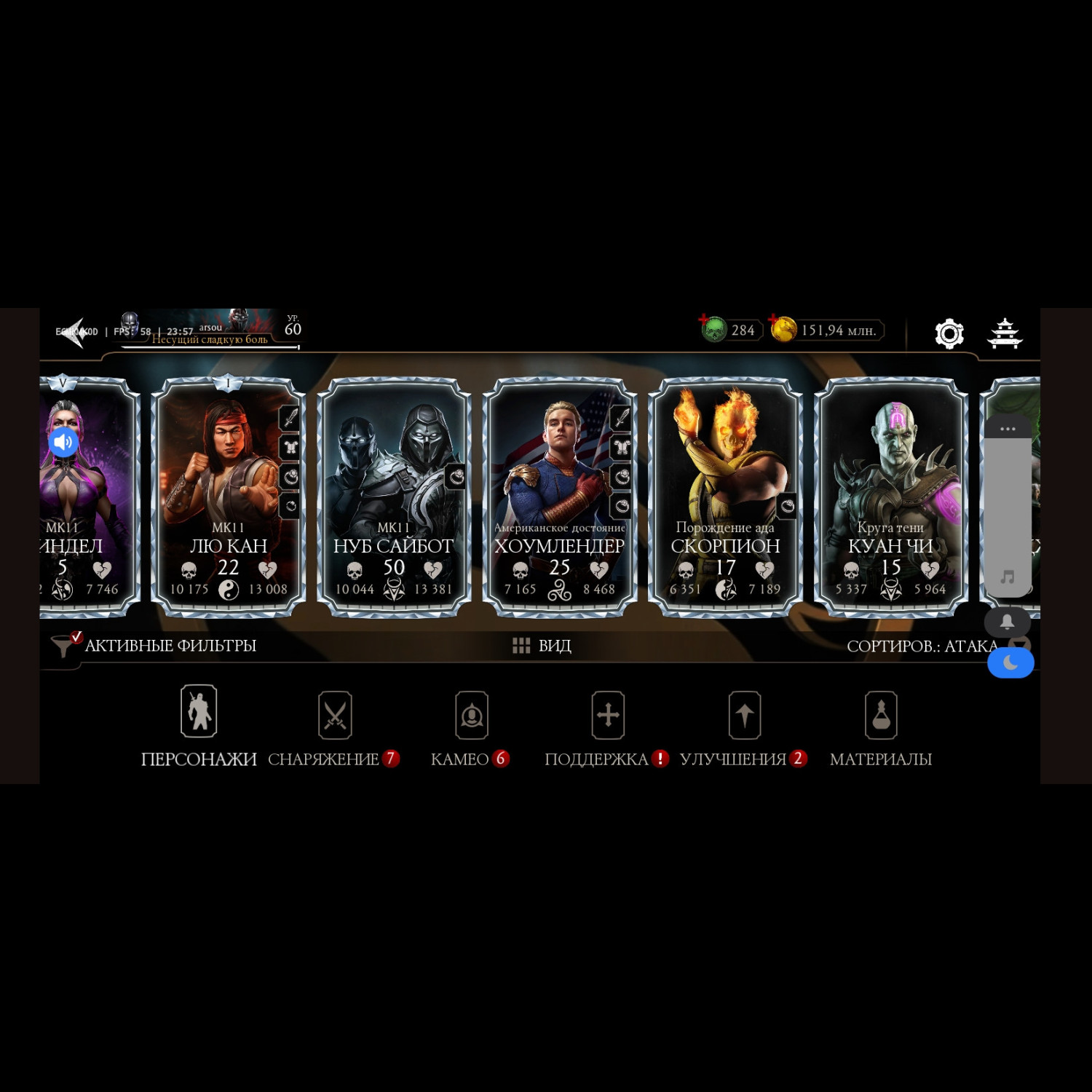Pick the Hellspawn Scorpion card
The height and width of the screenshot is (1092, 1092).
[725, 496]
